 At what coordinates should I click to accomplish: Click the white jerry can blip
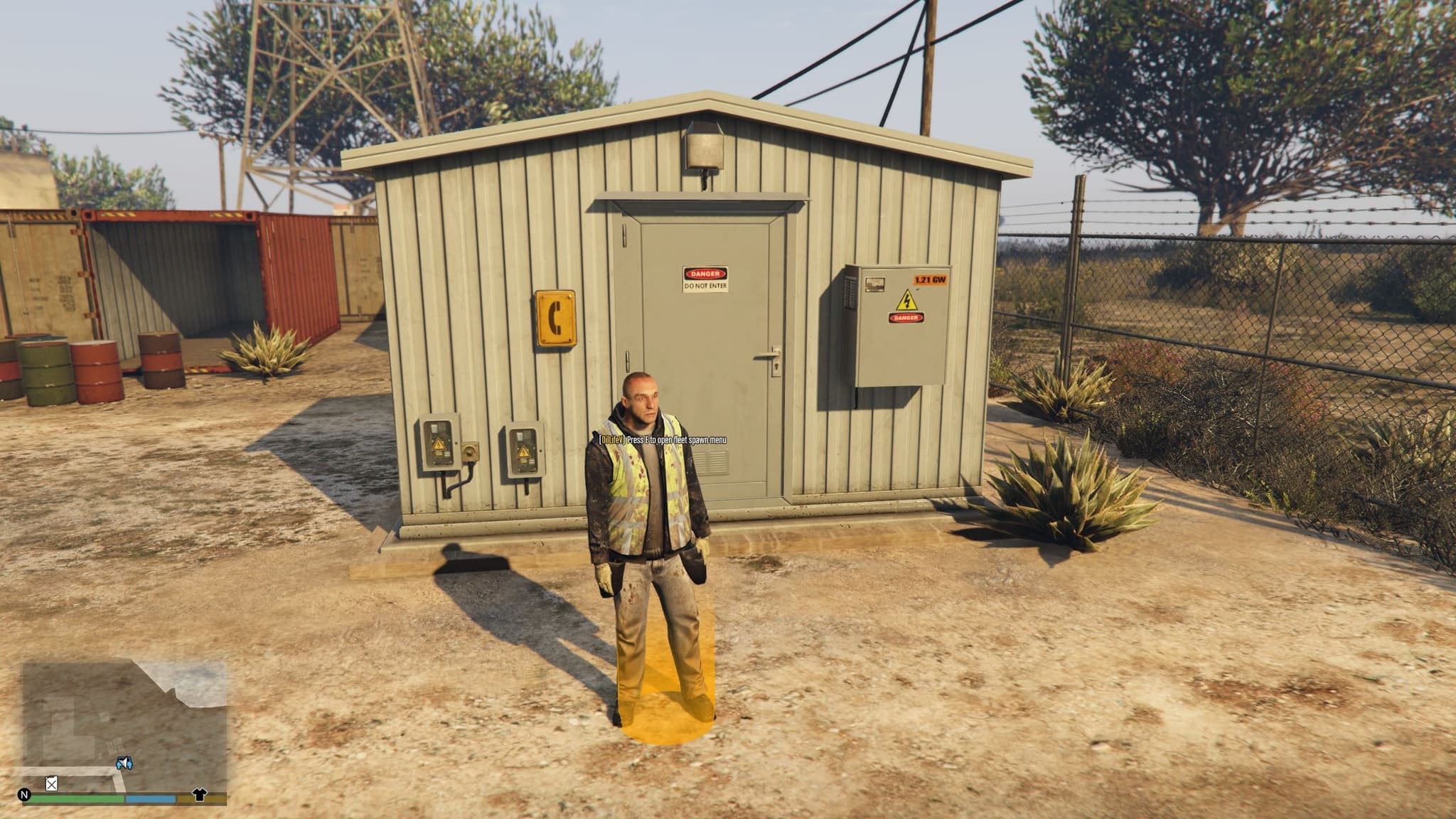[x=51, y=784]
